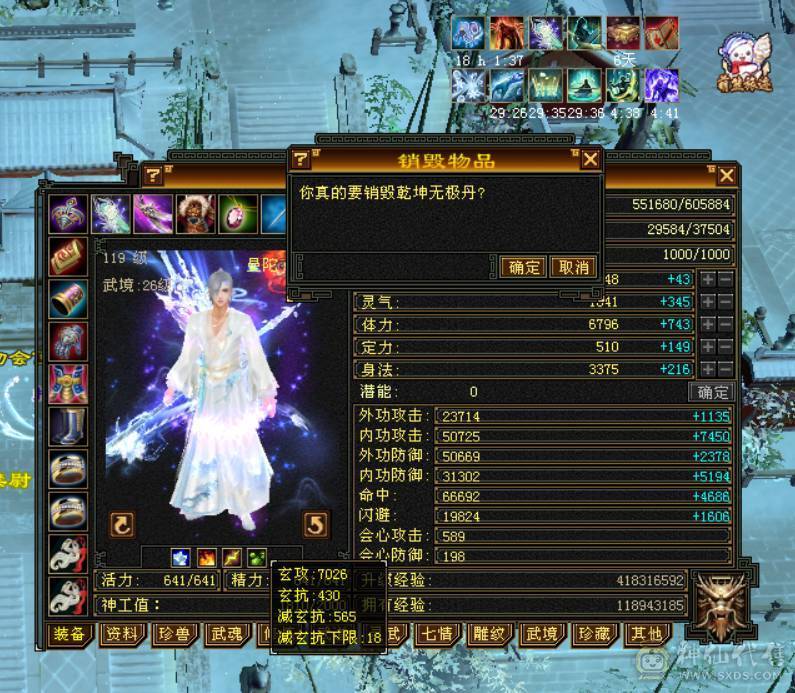Open the 雕纹 tab
The width and height of the screenshot is (795, 693).
[x=489, y=634]
